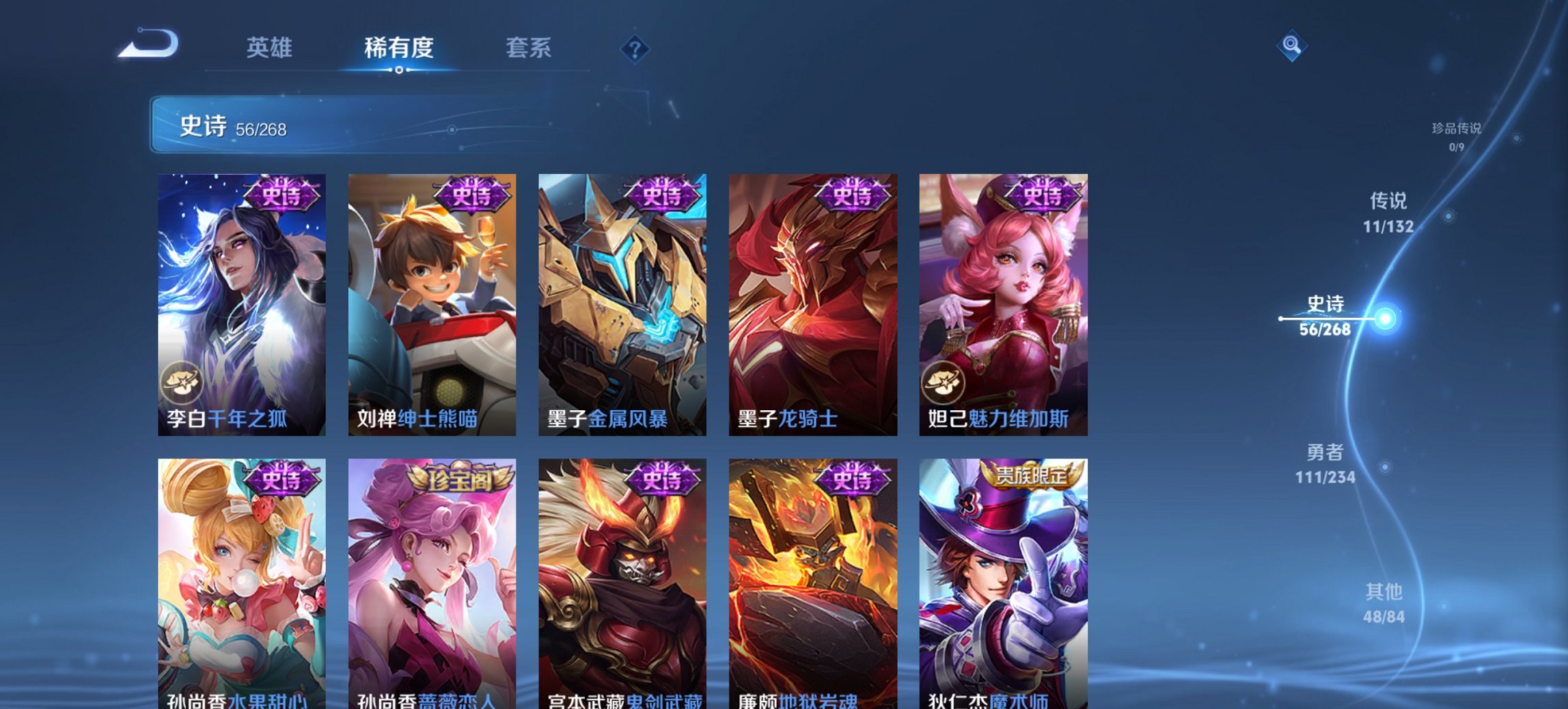The width and height of the screenshot is (1568, 709).
Task: Click the starry badge icon on 妲己魅力维加斯 card
Action: pos(944,384)
